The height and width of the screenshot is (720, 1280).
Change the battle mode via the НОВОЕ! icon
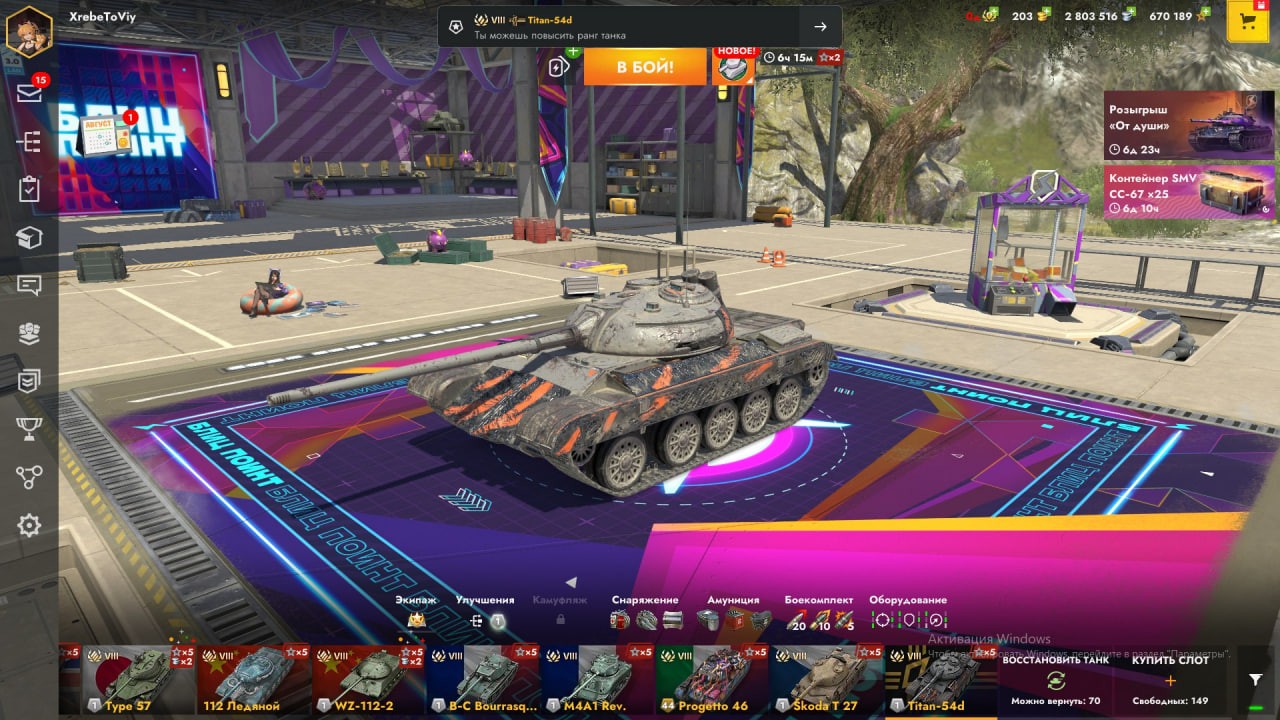pos(733,66)
